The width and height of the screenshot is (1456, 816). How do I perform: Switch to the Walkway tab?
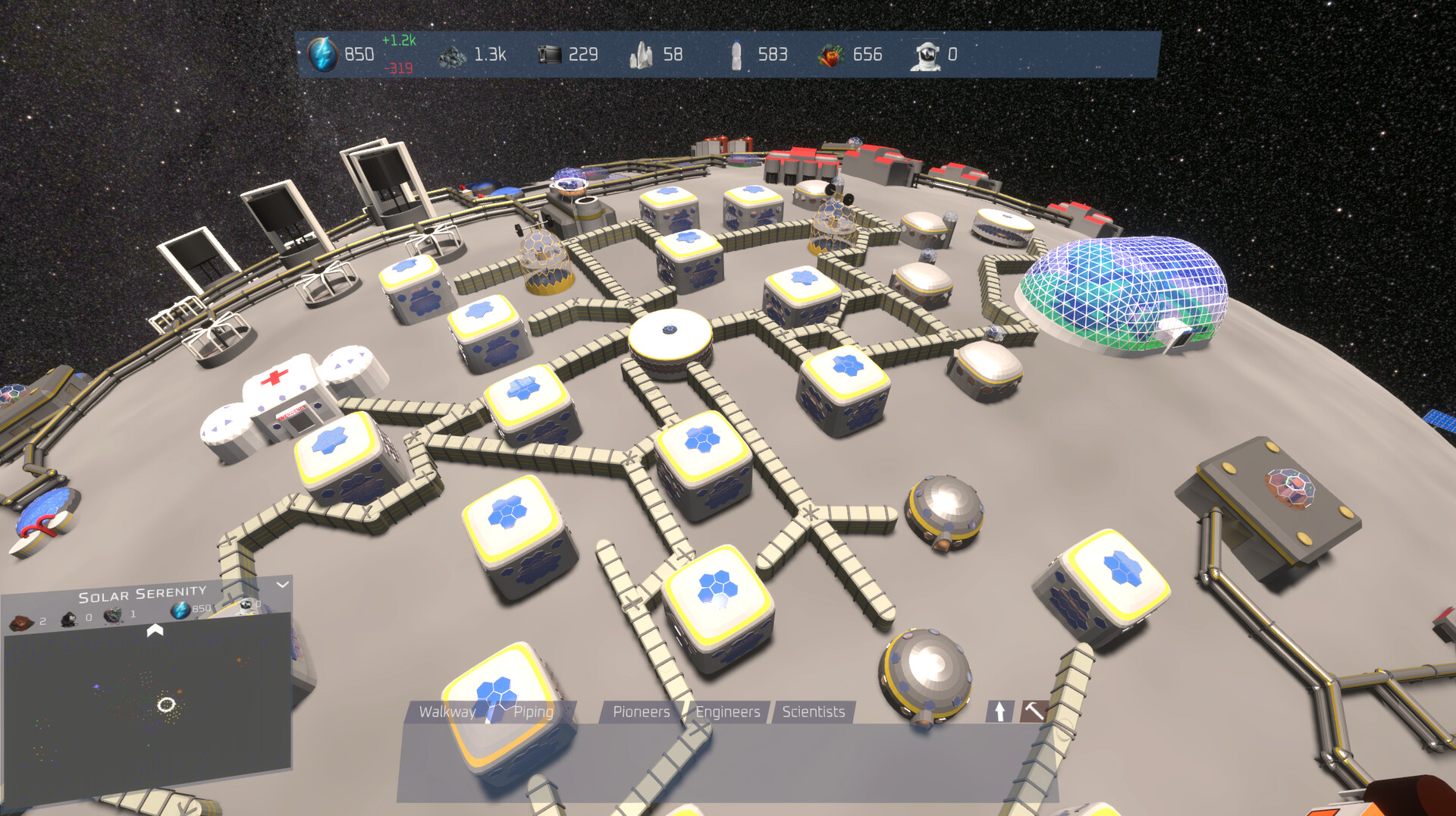tap(447, 712)
